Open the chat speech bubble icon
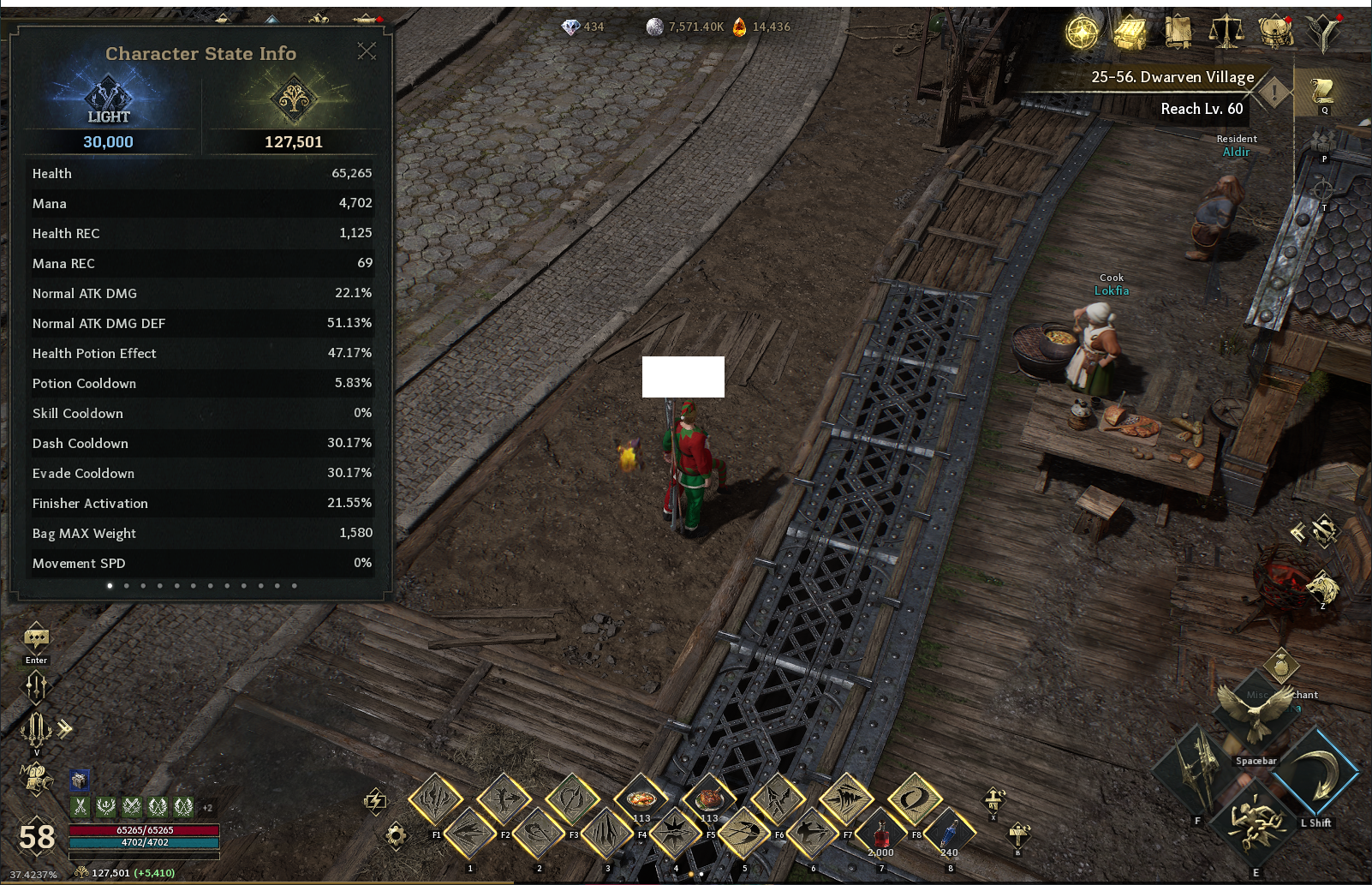This screenshot has width=1372, height=885. click(36, 638)
